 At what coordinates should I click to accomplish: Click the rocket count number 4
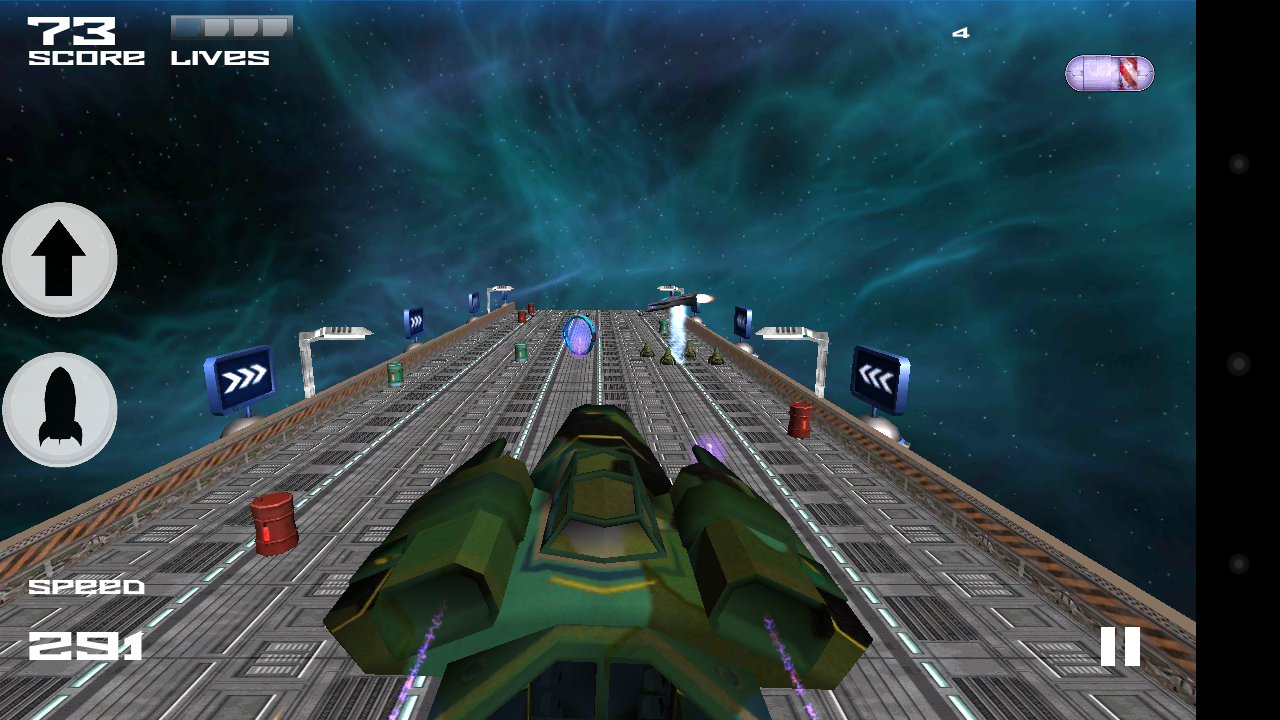click(961, 31)
